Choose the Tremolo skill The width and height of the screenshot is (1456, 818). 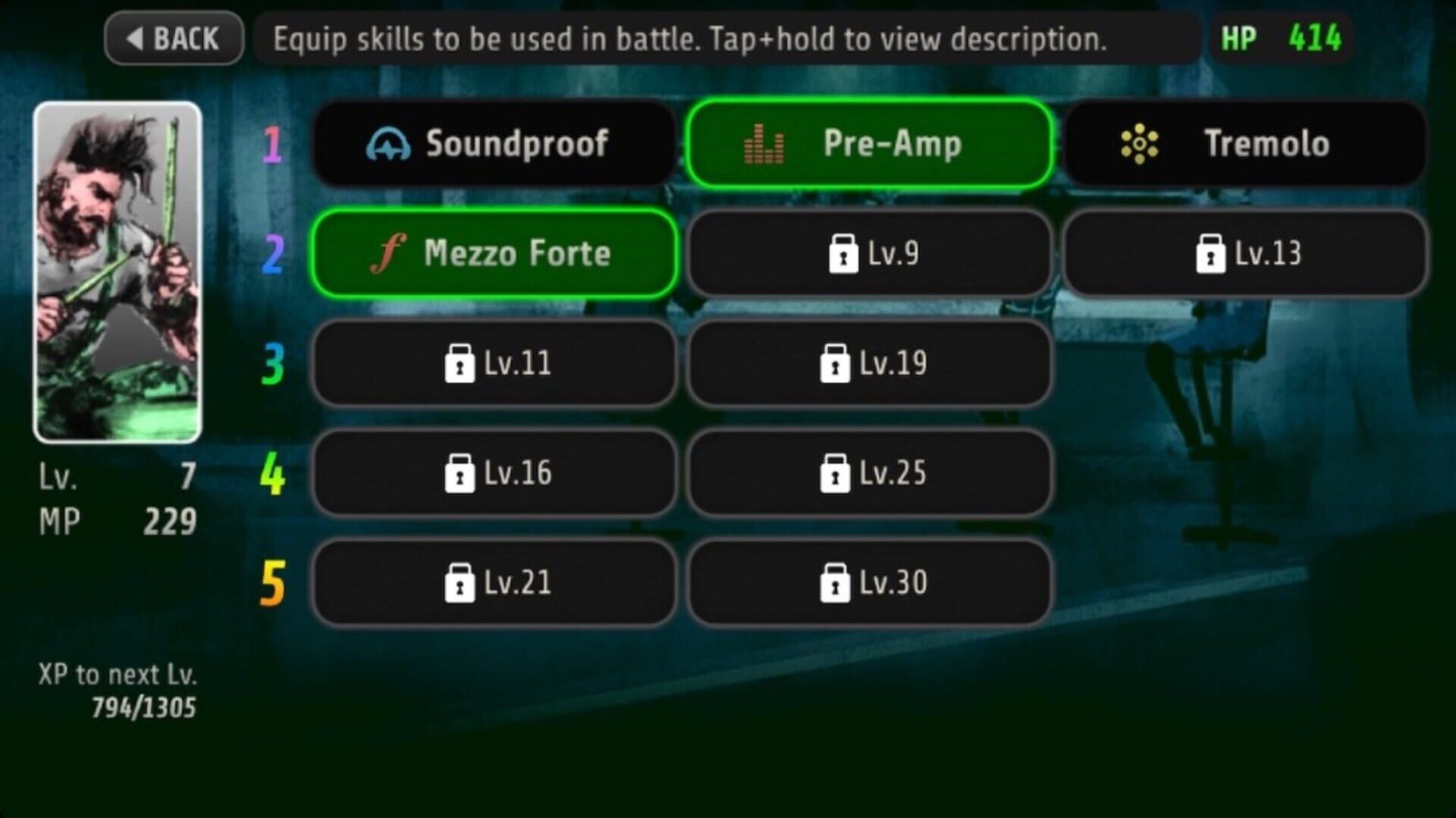click(x=1244, y=143)
